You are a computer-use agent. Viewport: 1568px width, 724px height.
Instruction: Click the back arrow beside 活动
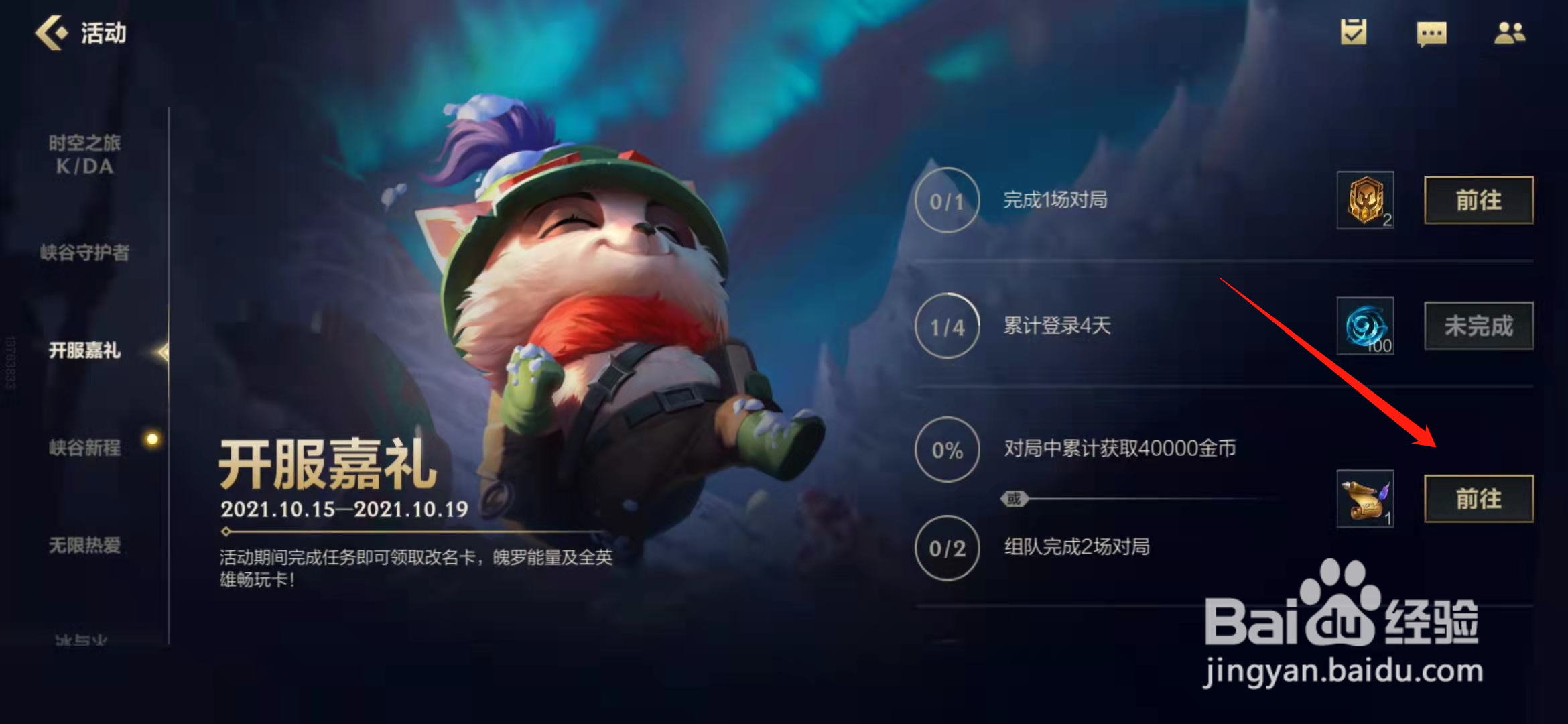[x=53, y=31]
